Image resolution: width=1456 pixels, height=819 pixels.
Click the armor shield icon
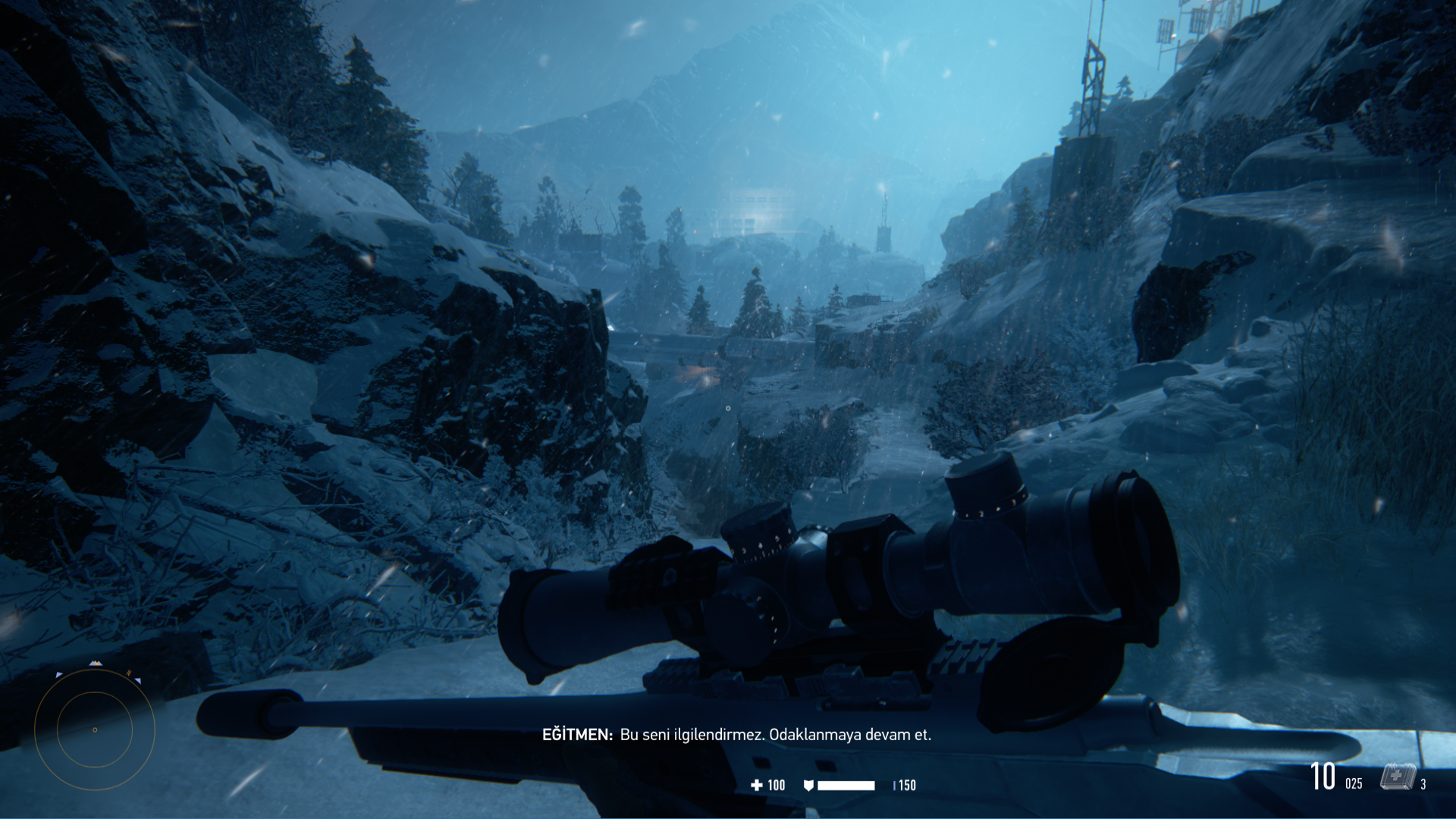click(808, 786)
